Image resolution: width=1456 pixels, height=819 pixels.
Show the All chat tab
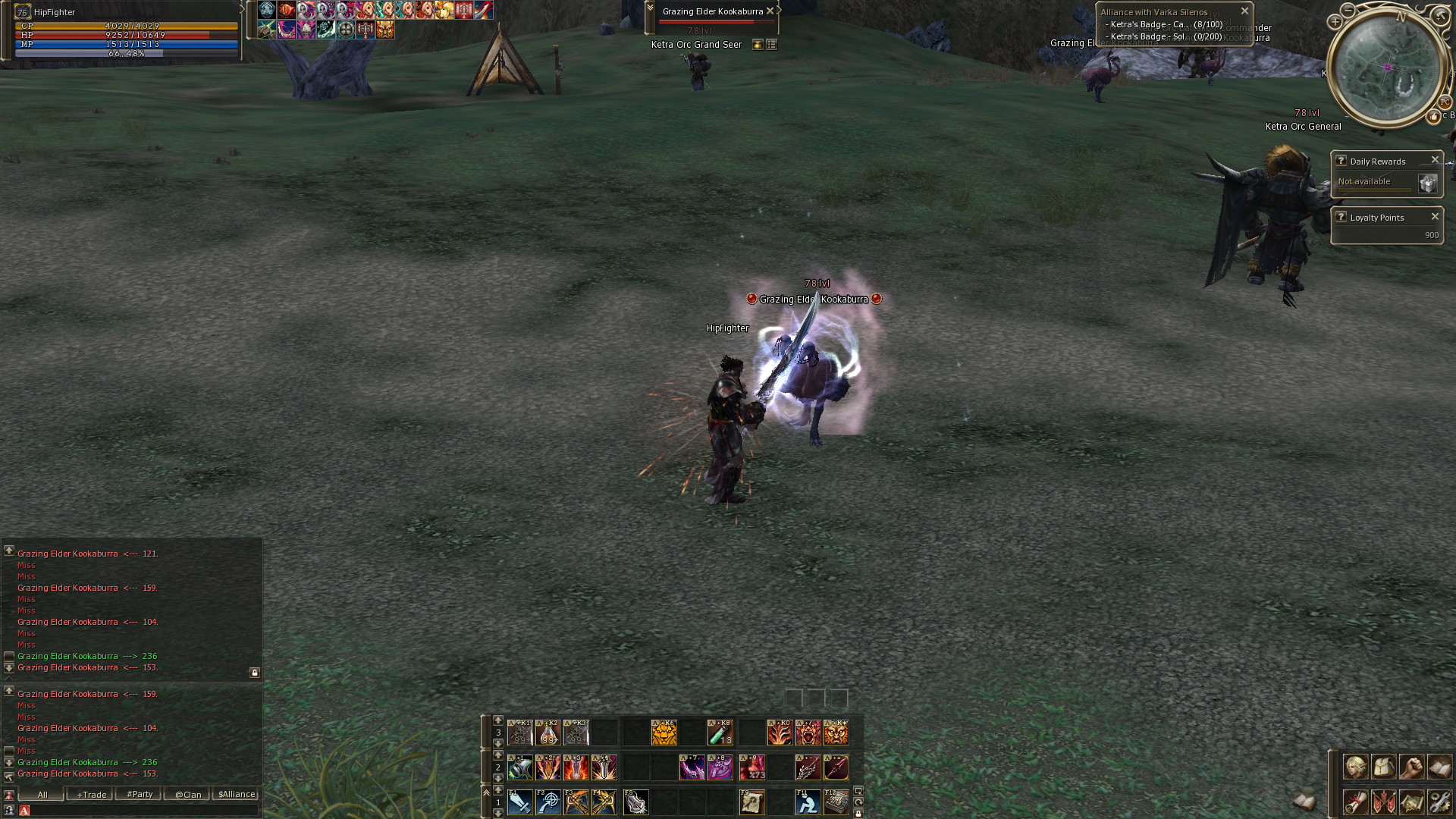(42, 795)
